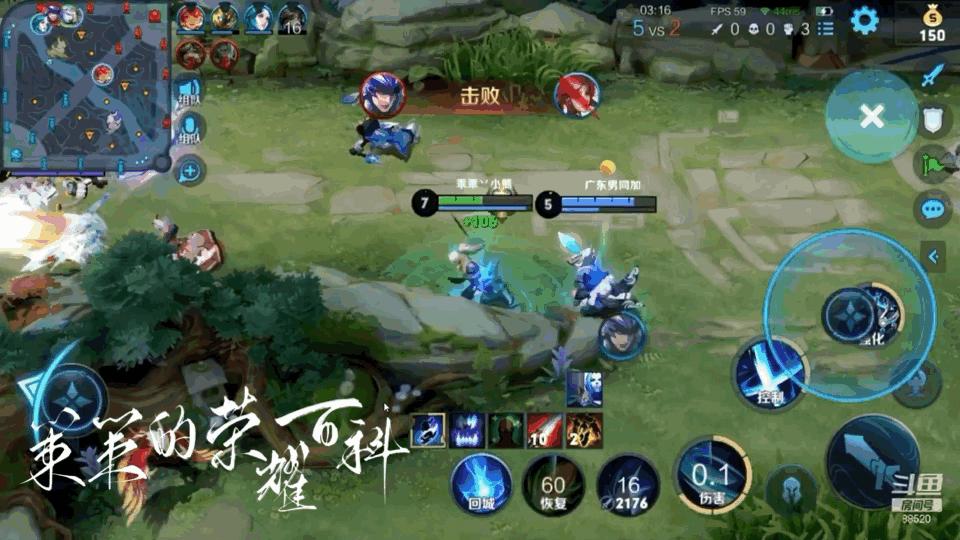Select the summoner skill numbered 16
The width and height of the screenshot is (960, 540).
pyautogui.click(x=628, y=482)
